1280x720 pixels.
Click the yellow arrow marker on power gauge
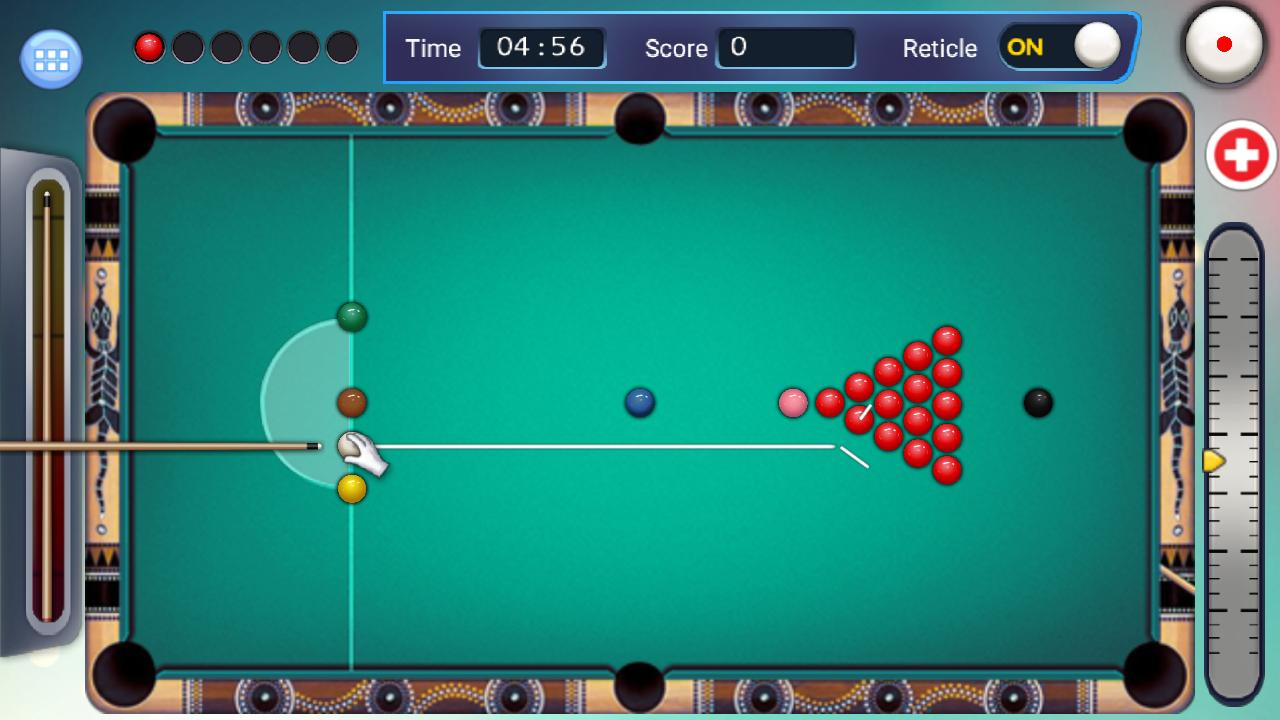coord(1213,461)
